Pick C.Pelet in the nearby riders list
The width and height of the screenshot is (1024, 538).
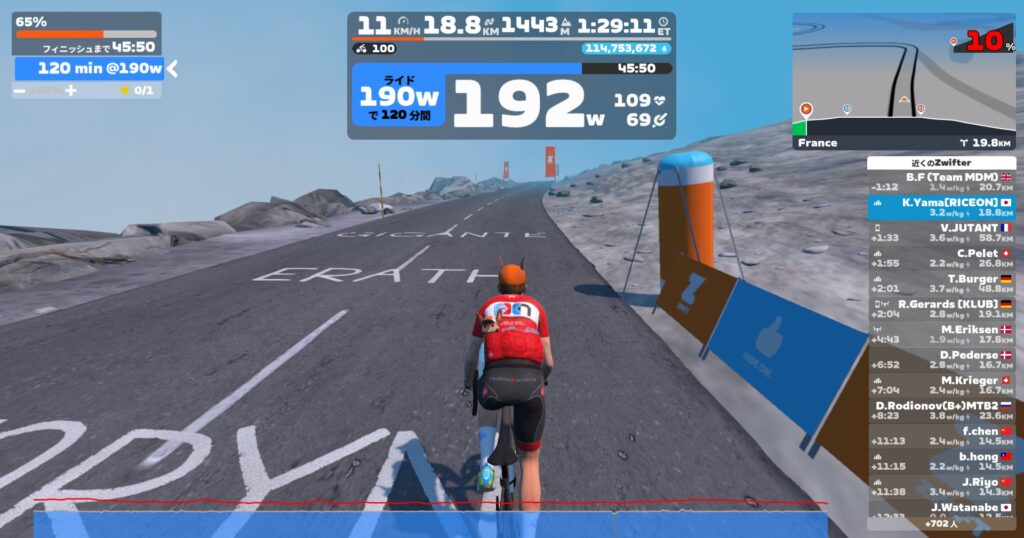click(x=941, y=259)
